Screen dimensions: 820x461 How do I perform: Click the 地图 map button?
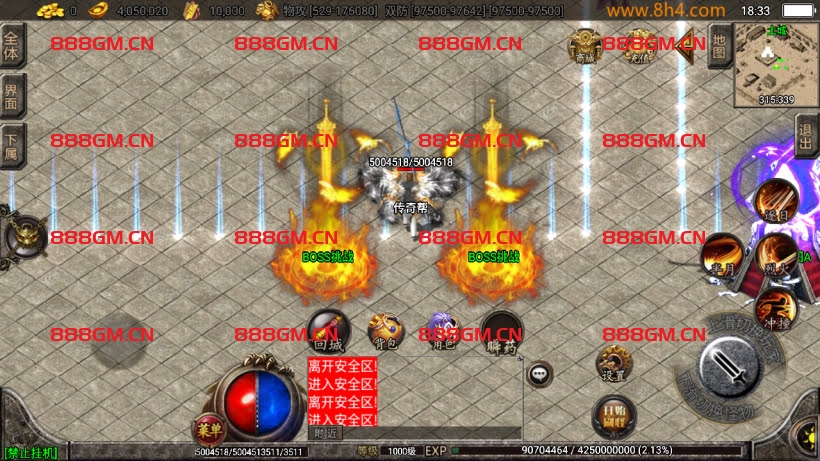coord(718,46)
